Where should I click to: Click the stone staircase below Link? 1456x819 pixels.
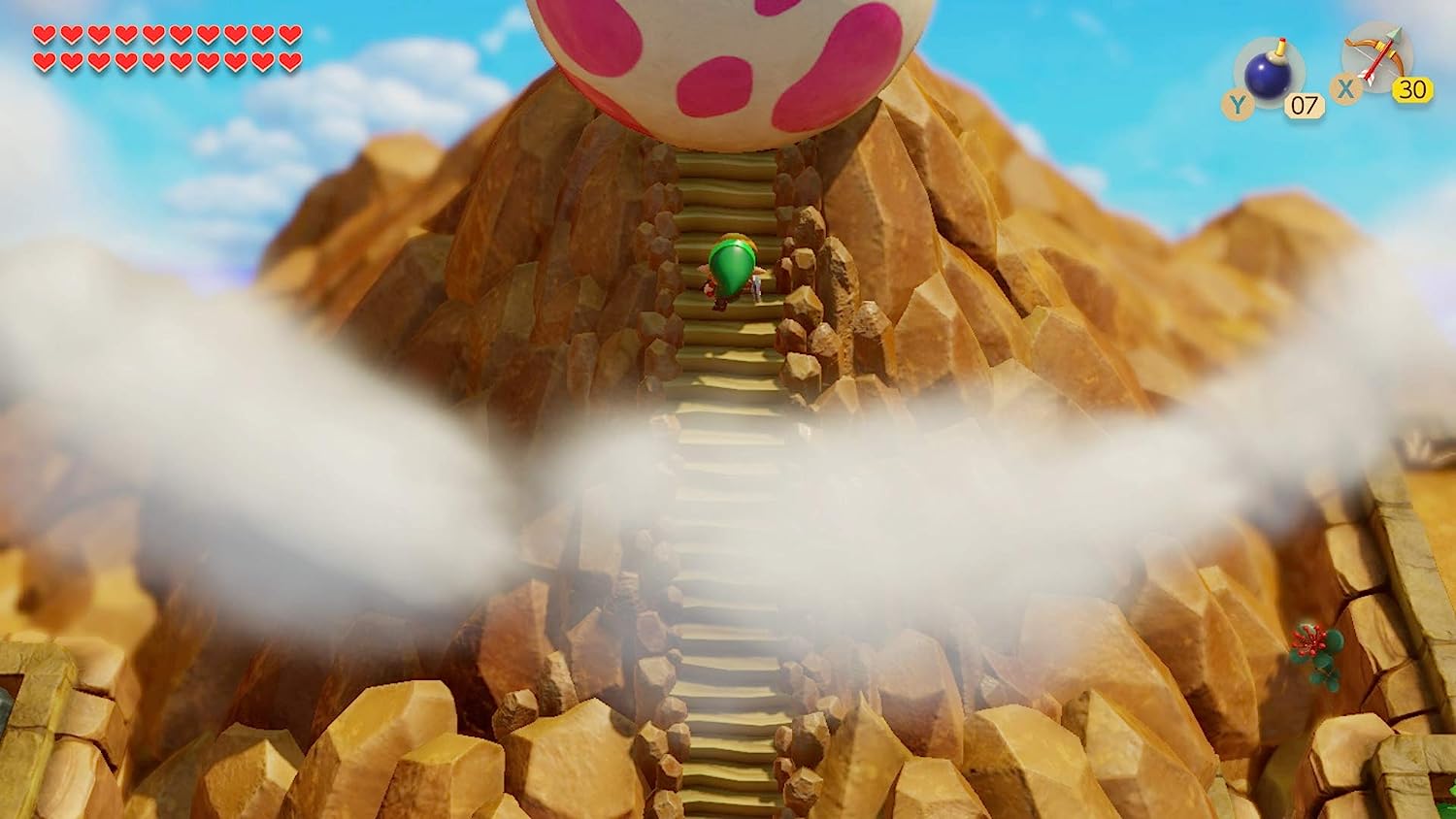tap(728, 388)
